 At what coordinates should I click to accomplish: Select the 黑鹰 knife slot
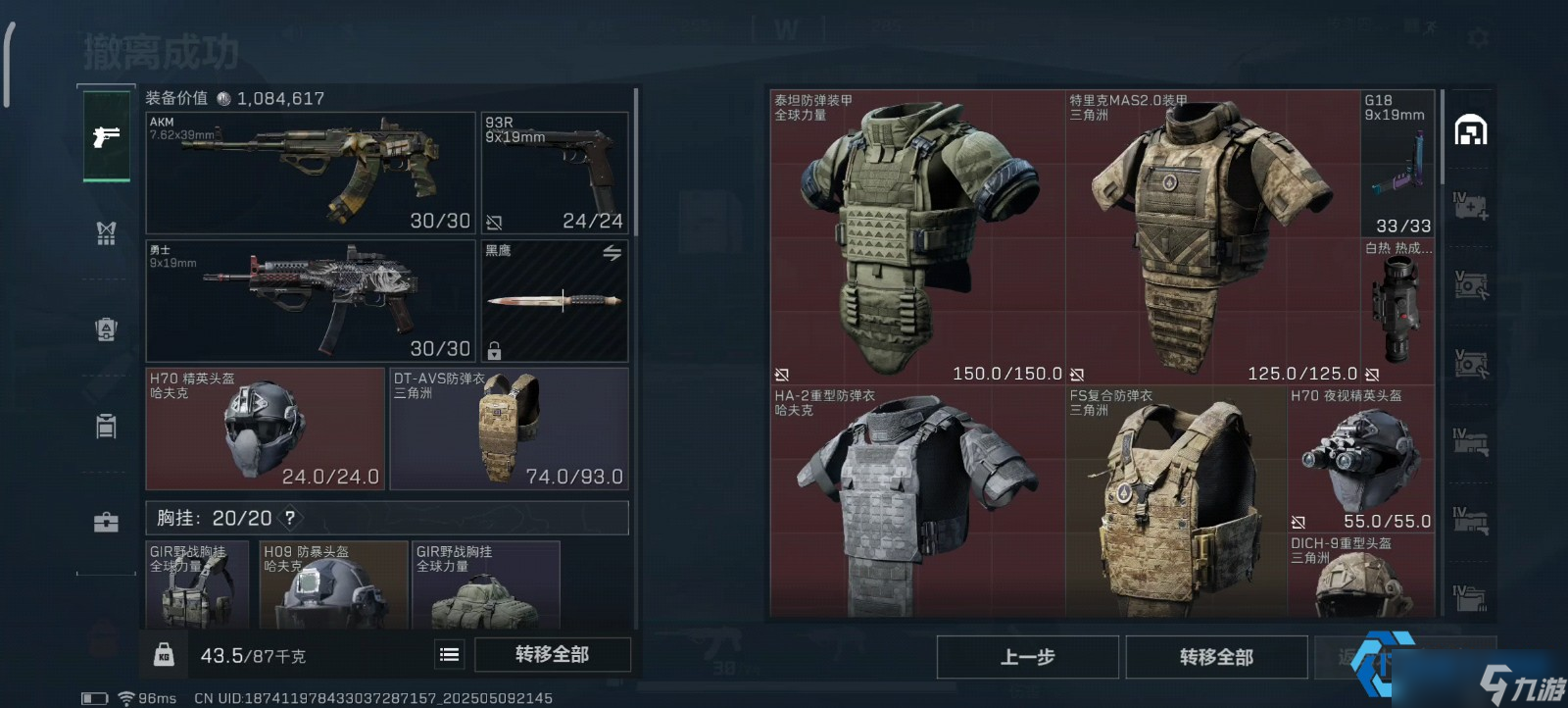pyautogui.click(x=554, y=301)
